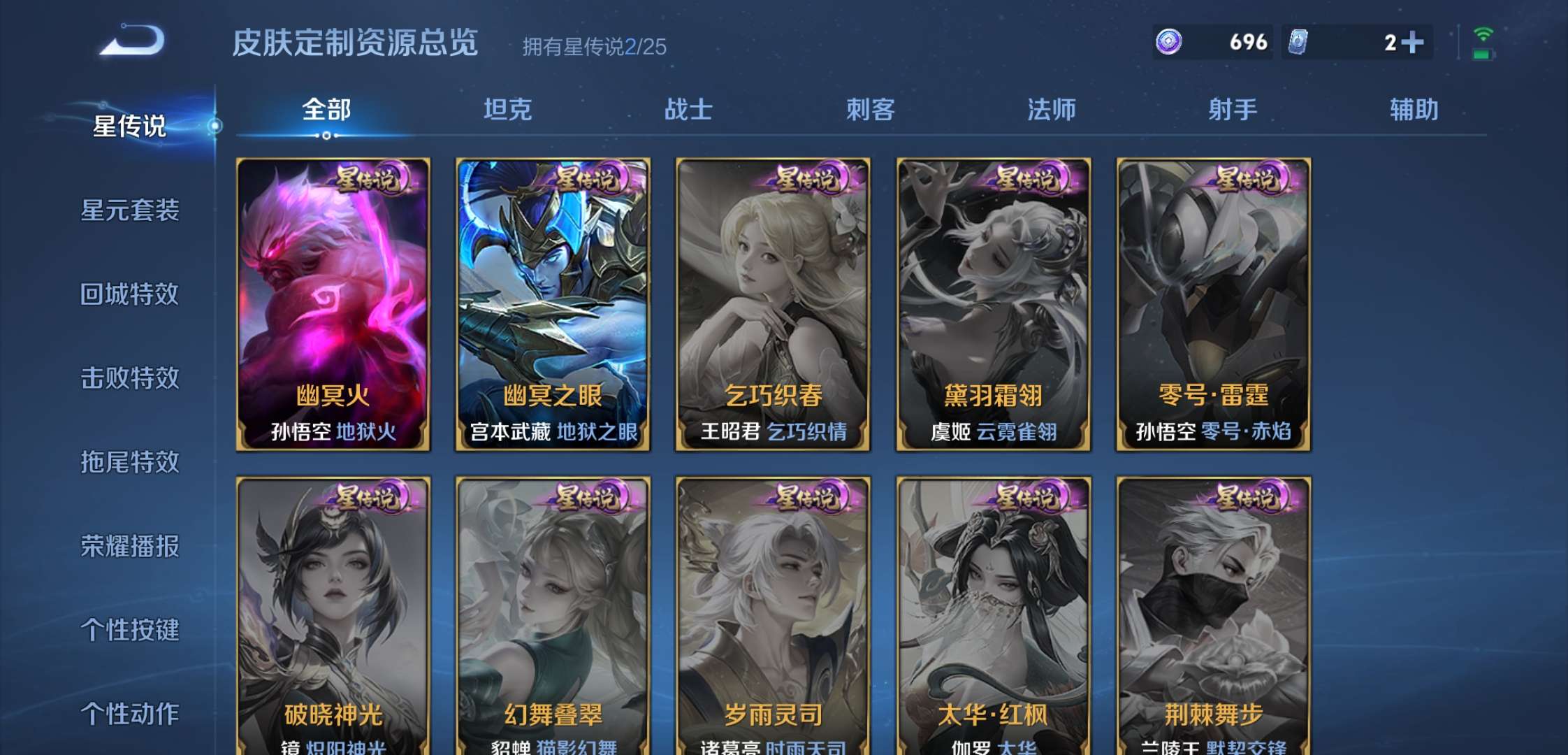The height and width of the screenshot is (755, 1568).
Task: Select the 射手 category tab
Action: click(1233, 110)
